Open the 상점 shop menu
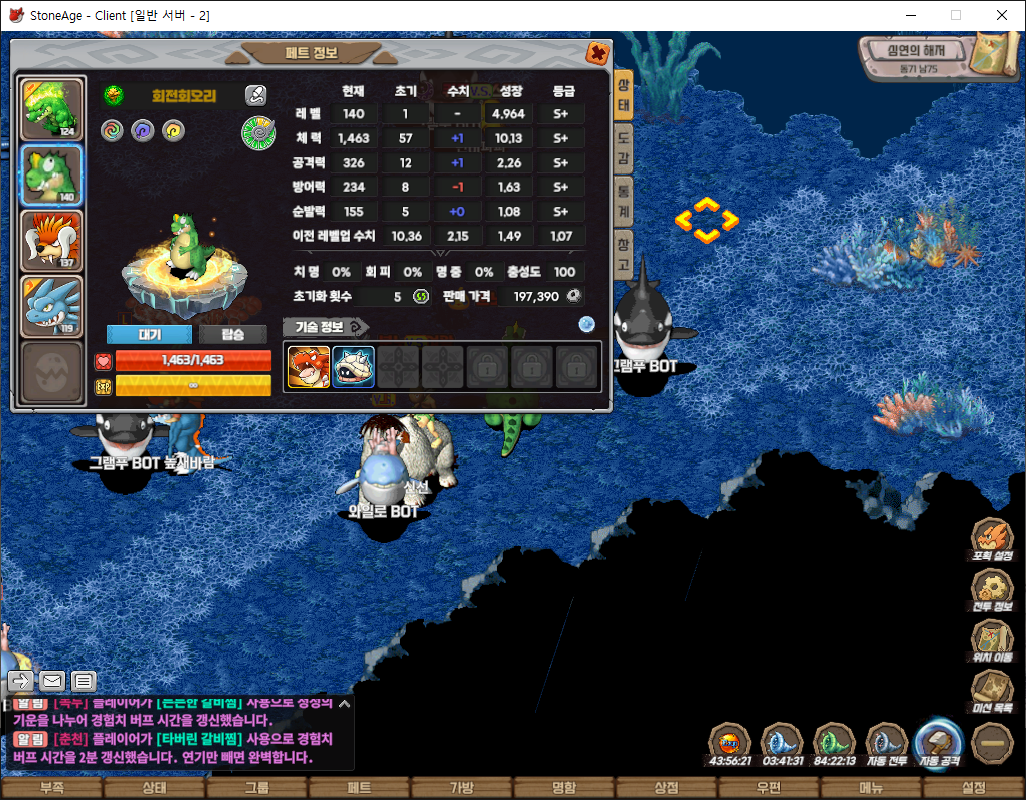The width and height of the screenshot is (1026, 800). point(665,788)
